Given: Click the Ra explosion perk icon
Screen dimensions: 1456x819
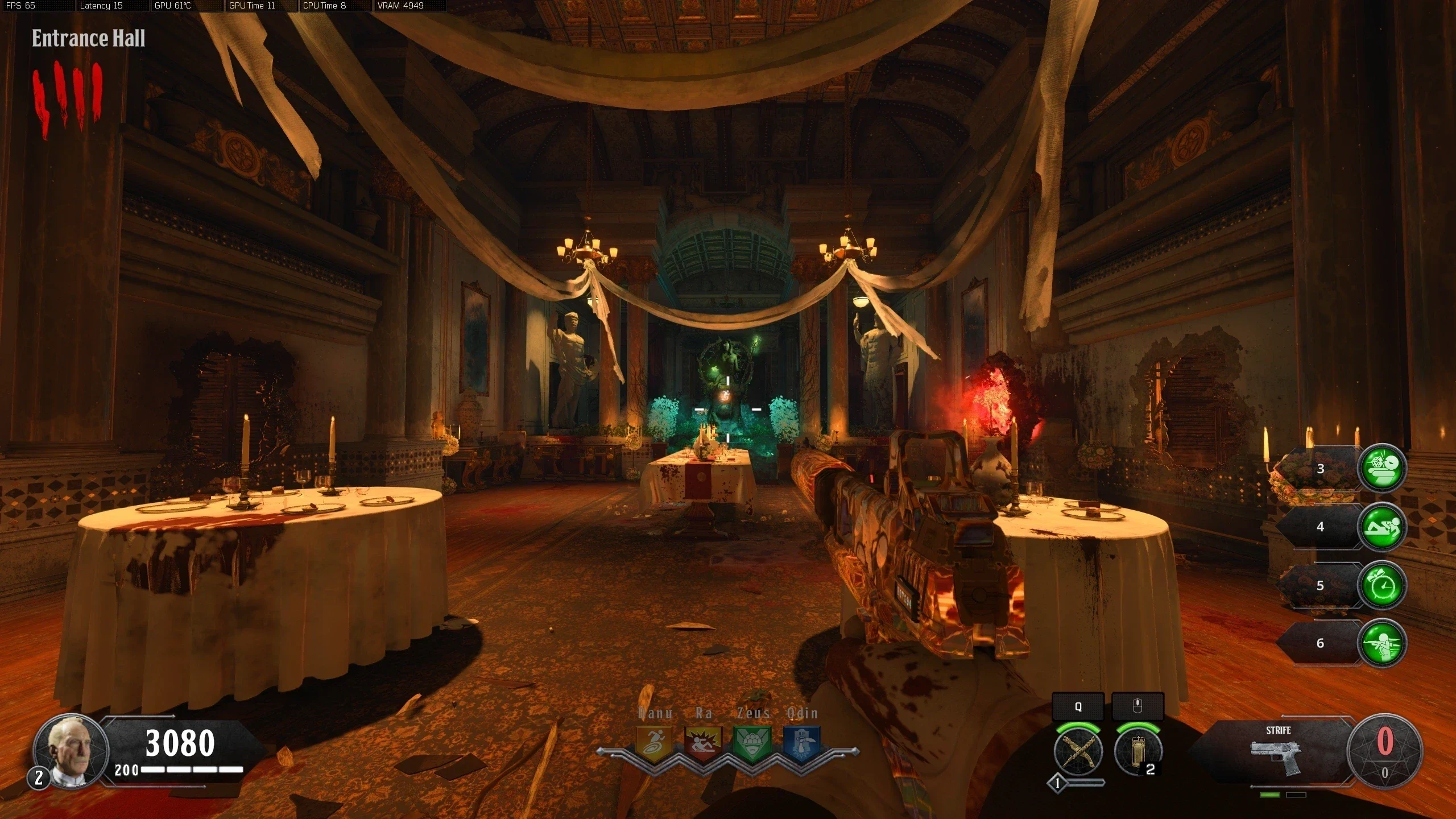Looking at the screenshot, I should pyautogui.click(x=704, y=743).
